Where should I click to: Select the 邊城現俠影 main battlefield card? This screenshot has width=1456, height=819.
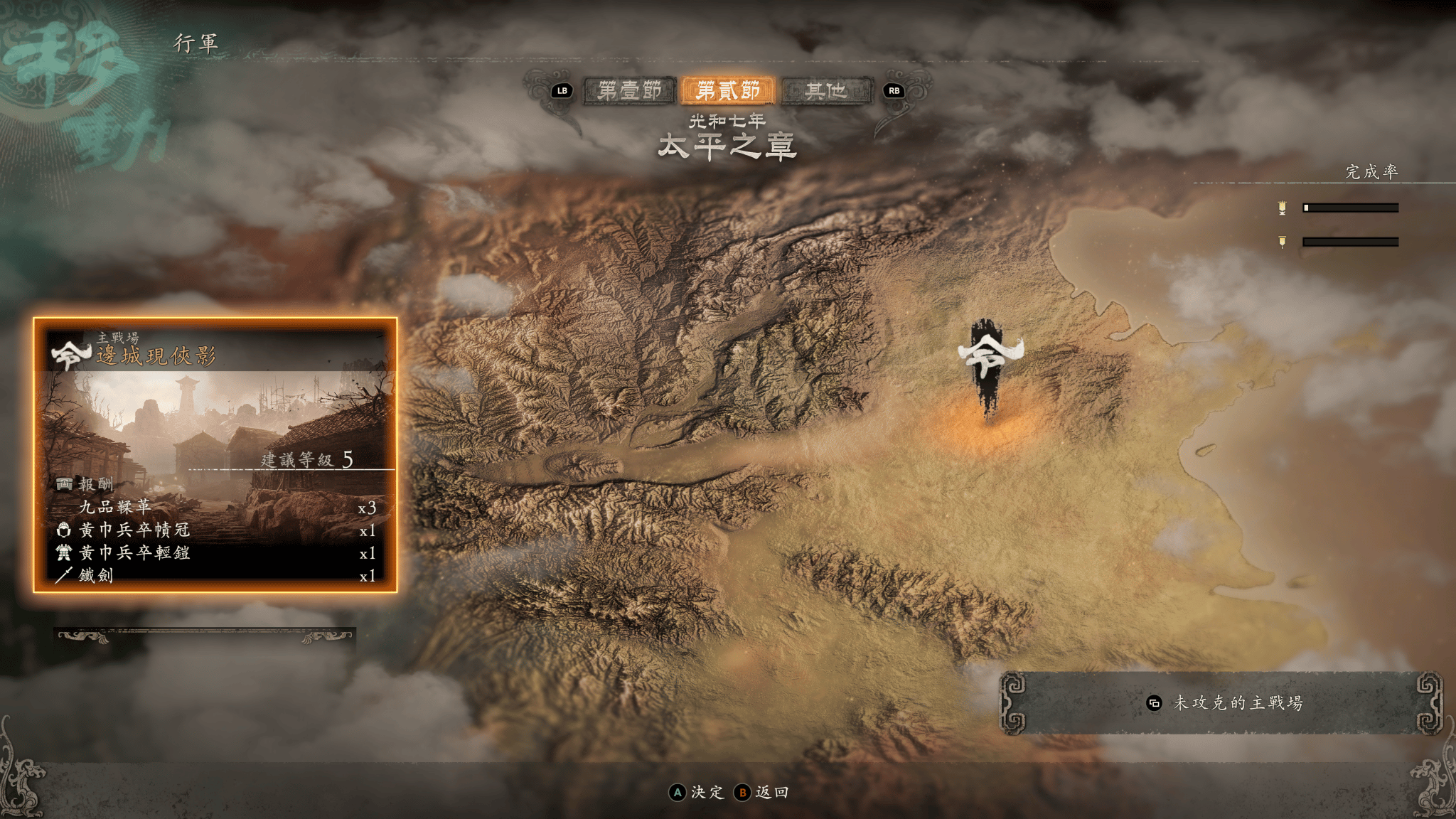pyautogui.click(x=215, y=455)
